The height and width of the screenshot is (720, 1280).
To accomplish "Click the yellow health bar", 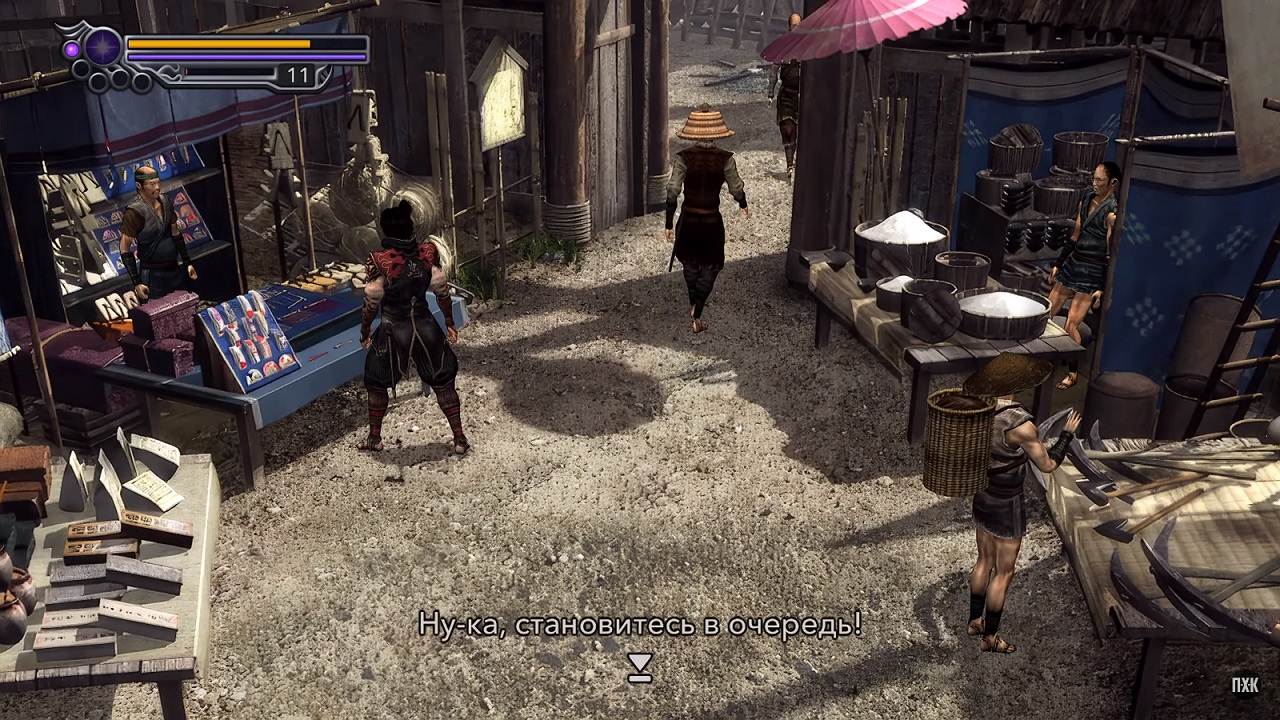I will (x=220, y=44).
